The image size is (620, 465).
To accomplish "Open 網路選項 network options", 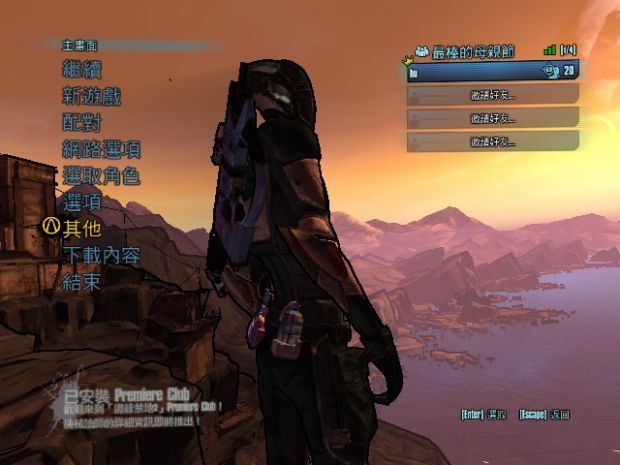I will click(x=101, y=150).
